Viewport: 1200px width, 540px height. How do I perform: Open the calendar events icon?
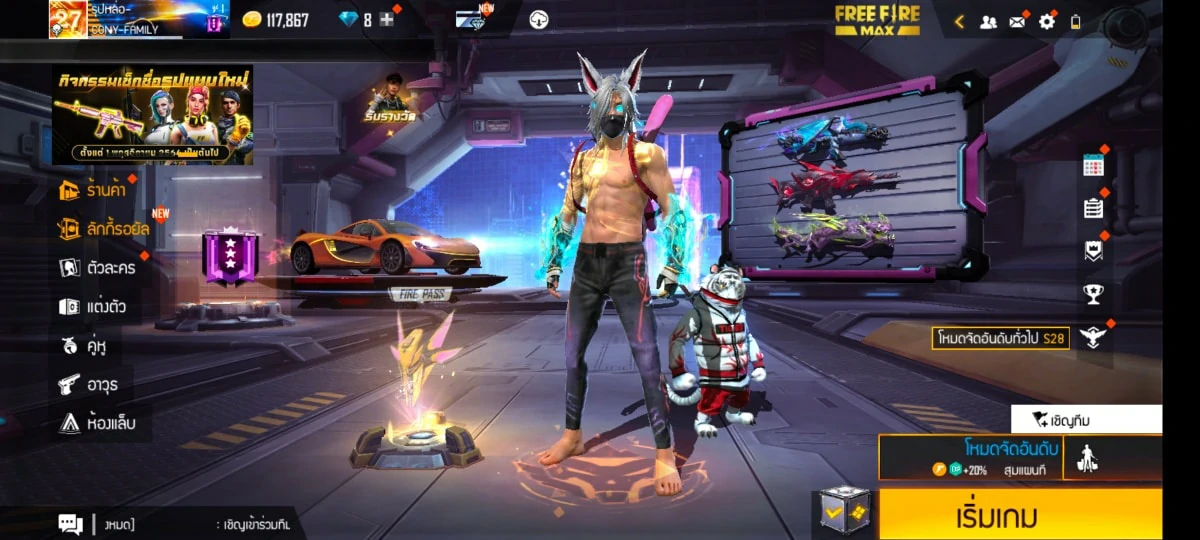pyautogui.click(x=1093, y=167)
